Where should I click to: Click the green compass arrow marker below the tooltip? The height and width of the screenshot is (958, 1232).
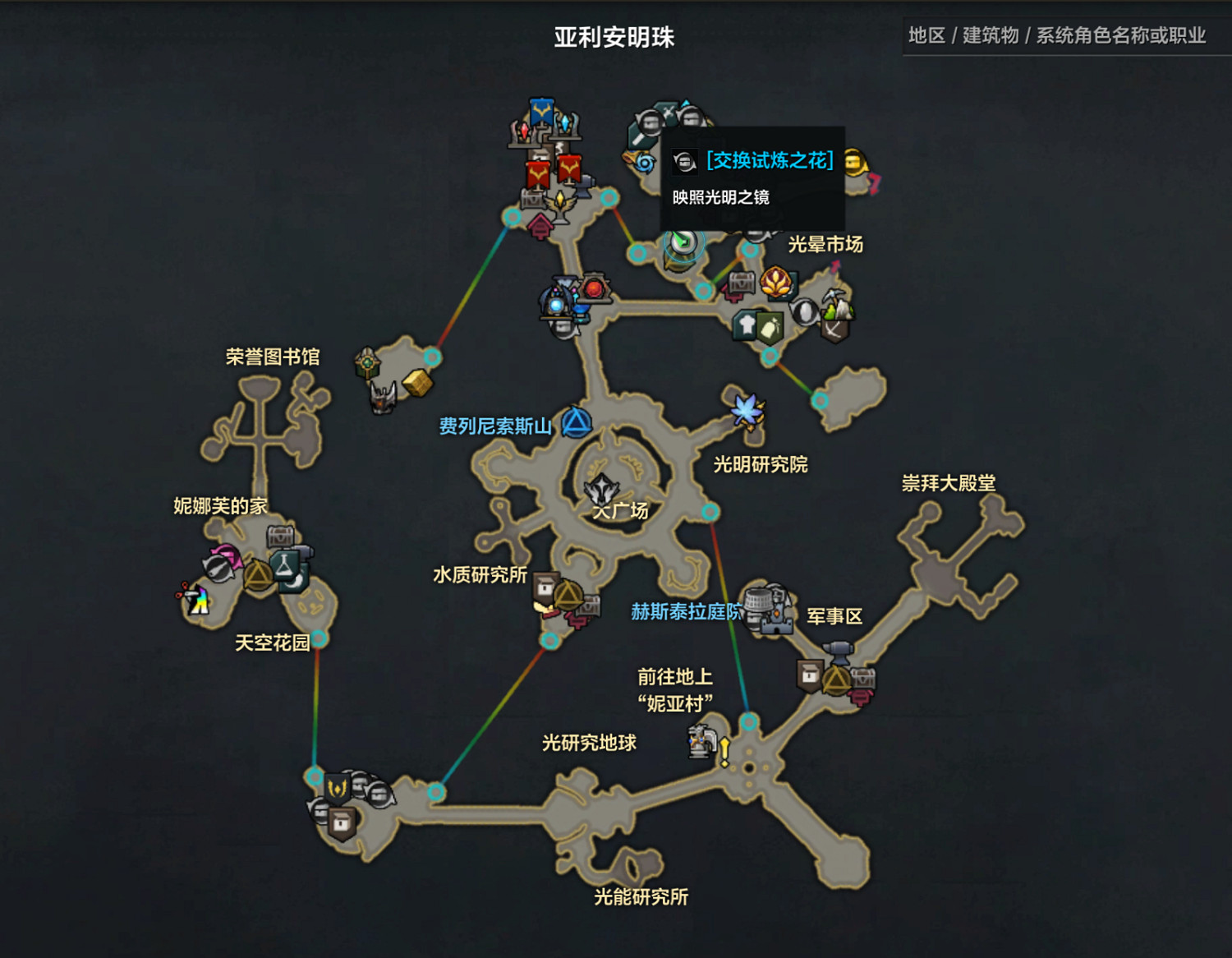tap(680, 242)
